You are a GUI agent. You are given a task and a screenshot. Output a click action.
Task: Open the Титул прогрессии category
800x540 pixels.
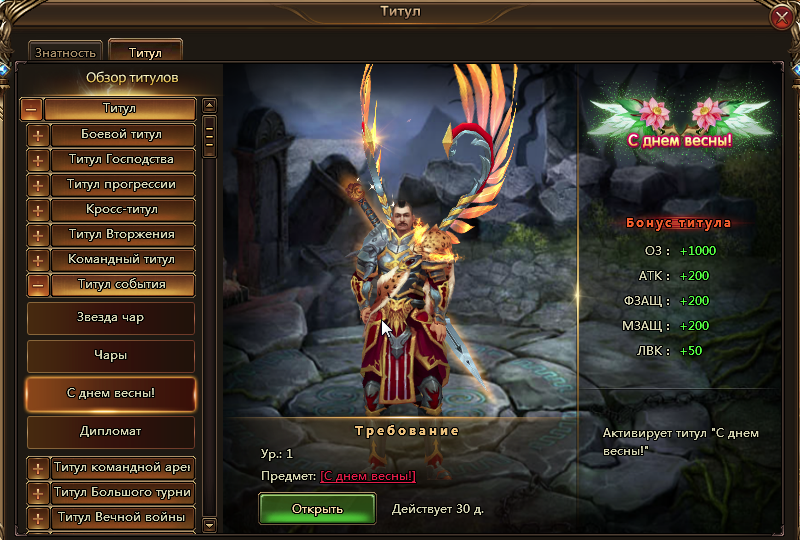38,185
